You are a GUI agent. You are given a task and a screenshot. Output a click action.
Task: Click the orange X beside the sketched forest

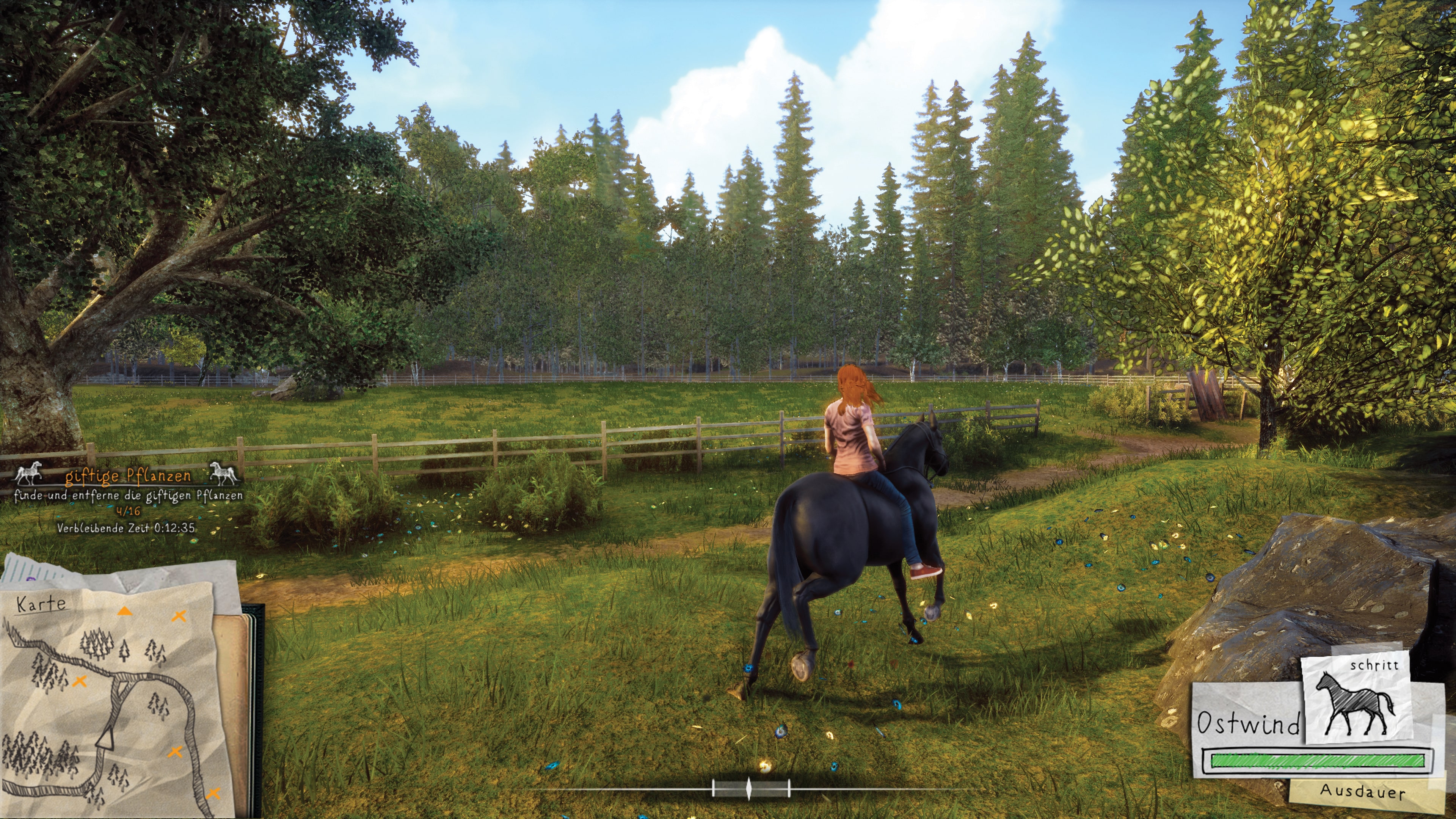pyautogui.click(x=80, y=682)
